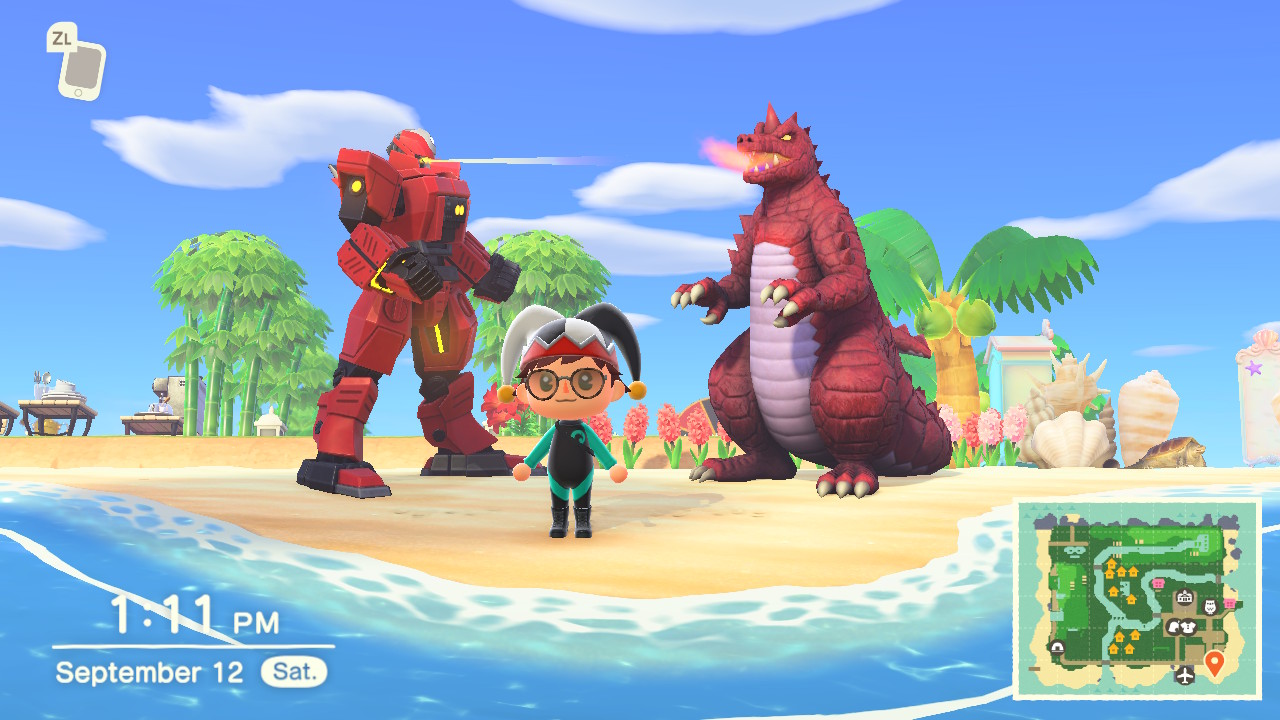
Task: Choose the Resident Services building marker
Action: coord(1185,598)
